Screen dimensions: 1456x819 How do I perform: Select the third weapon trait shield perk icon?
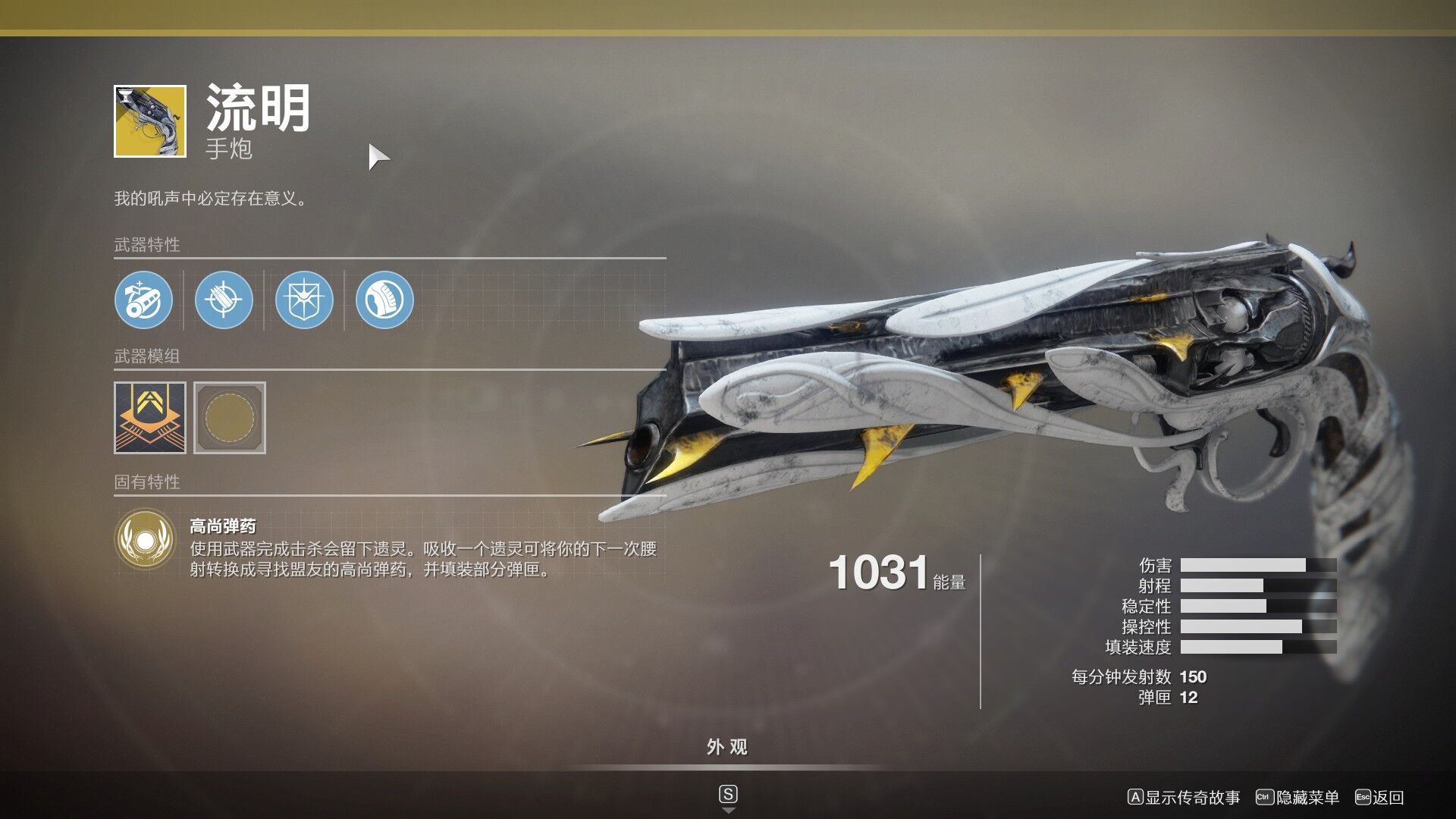tap(303, 300)
